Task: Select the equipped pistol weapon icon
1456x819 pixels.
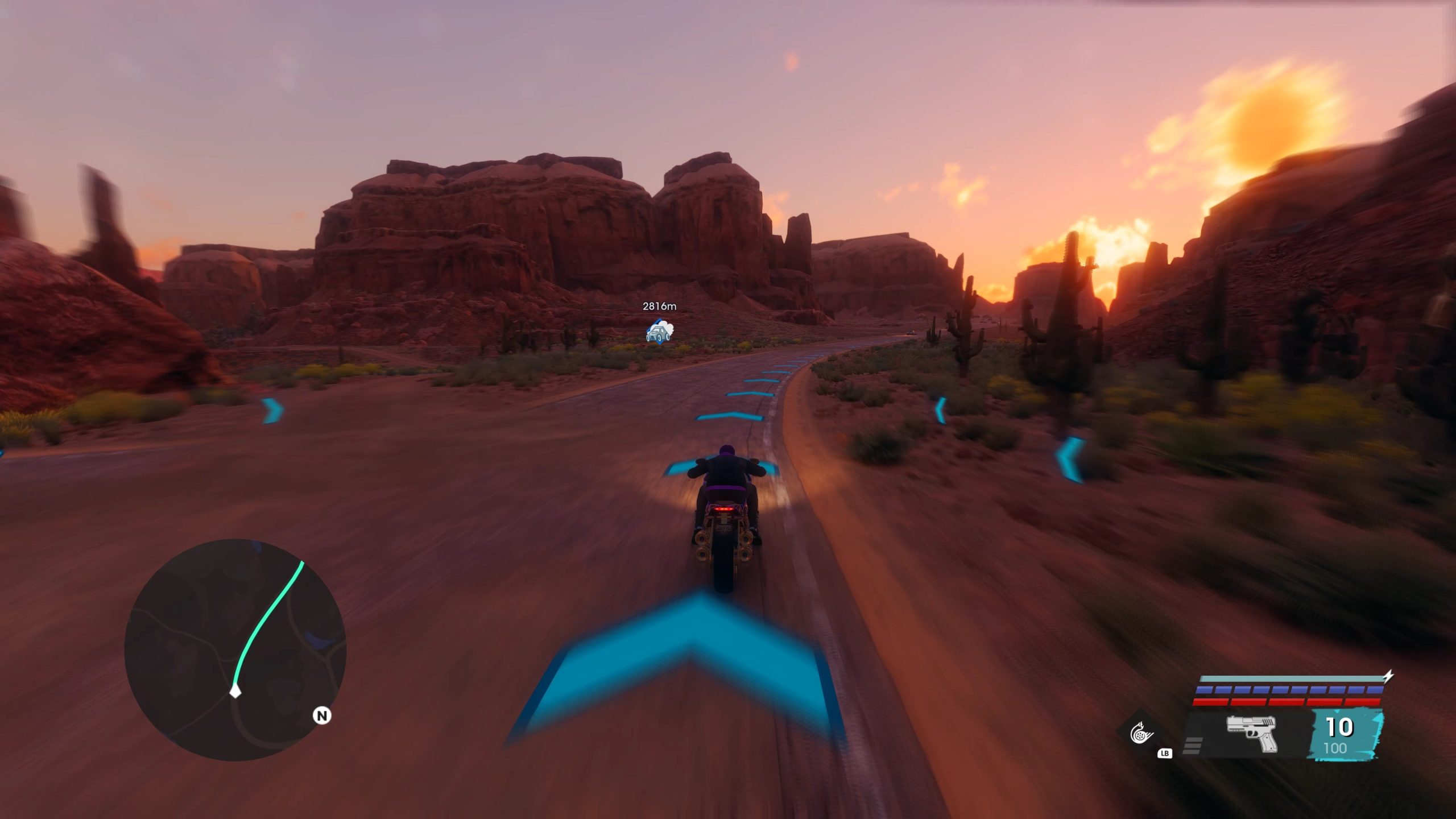Action: (x=1252, y=733)
